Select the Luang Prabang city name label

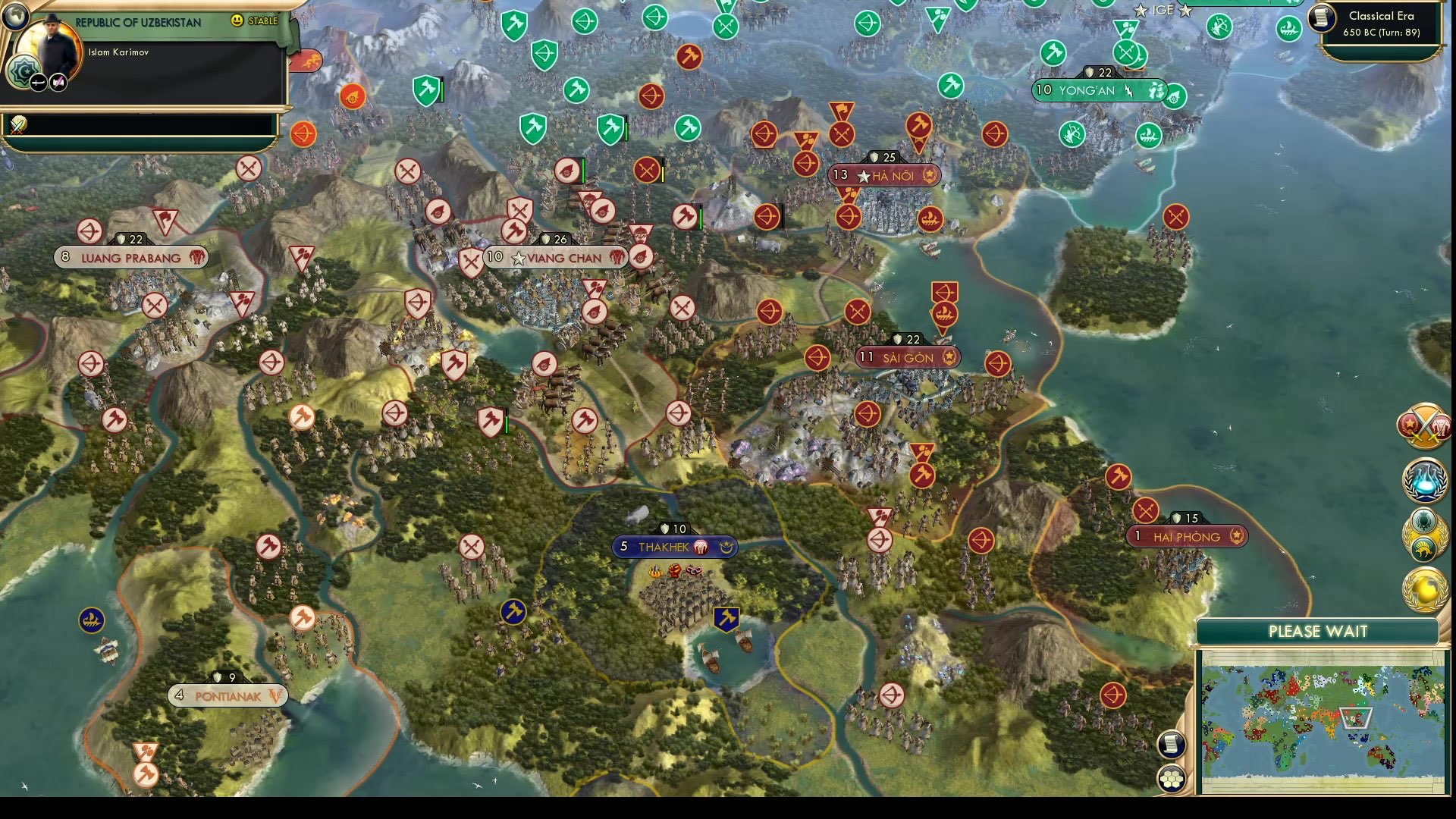[x=133, y=258]
